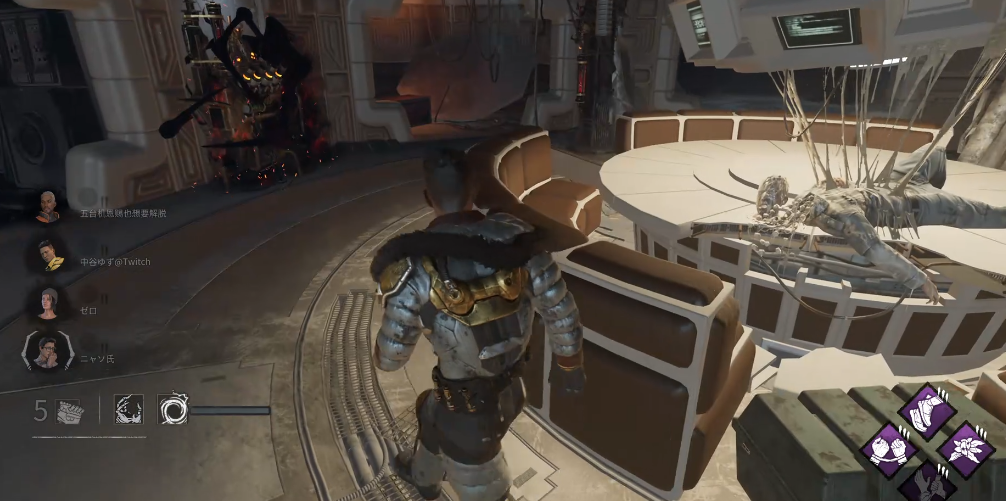Select the portrait of survivor ゼロ

48,302
